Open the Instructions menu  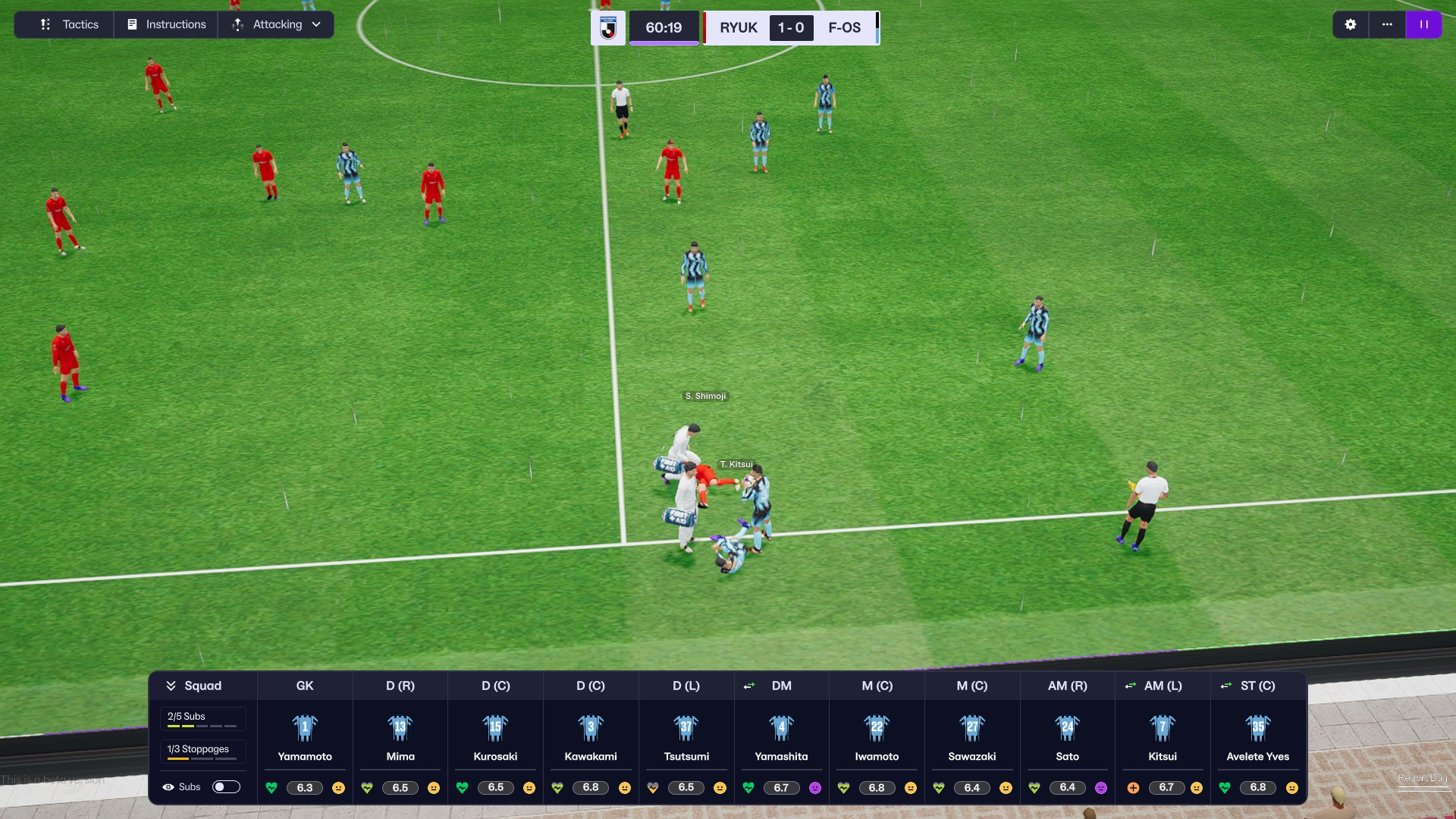point(166,24)
